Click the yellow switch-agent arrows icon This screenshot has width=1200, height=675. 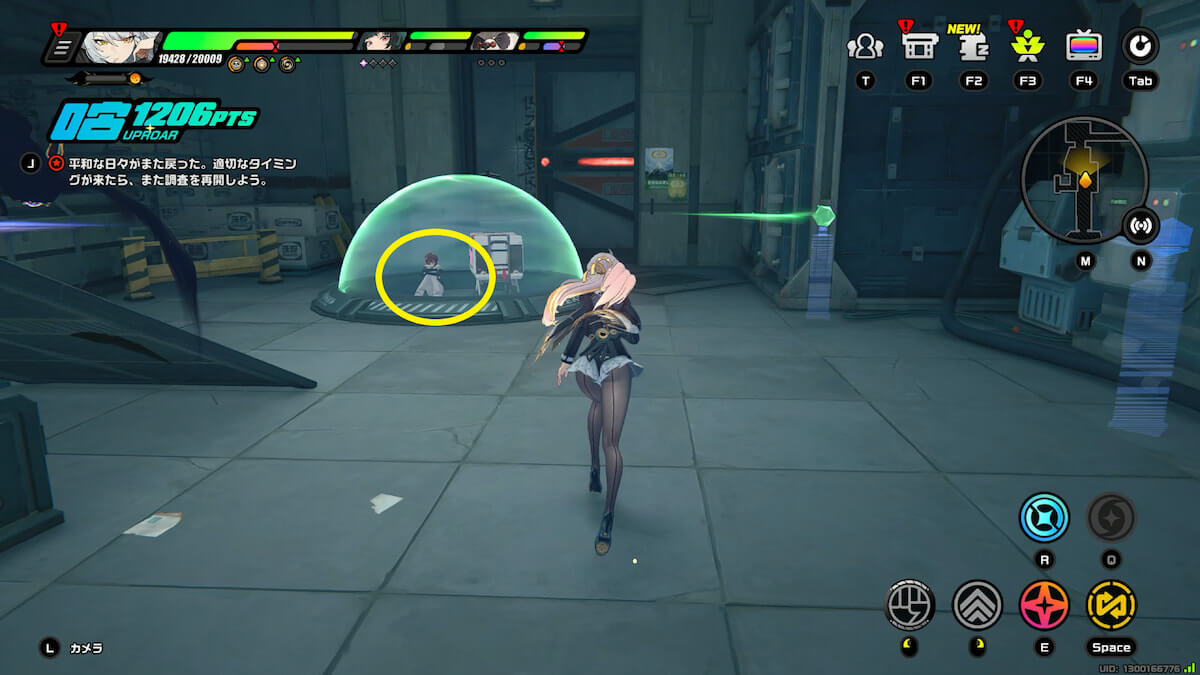pos(1111,605)
